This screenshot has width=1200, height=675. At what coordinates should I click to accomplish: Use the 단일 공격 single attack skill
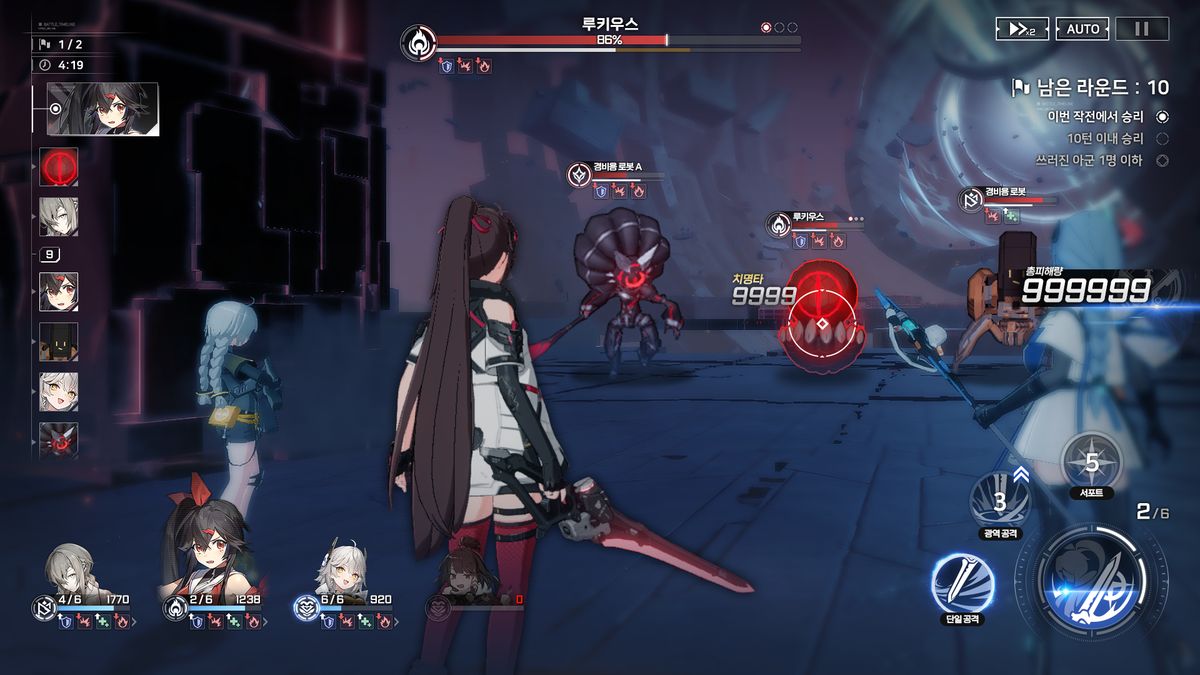point(962,583)
